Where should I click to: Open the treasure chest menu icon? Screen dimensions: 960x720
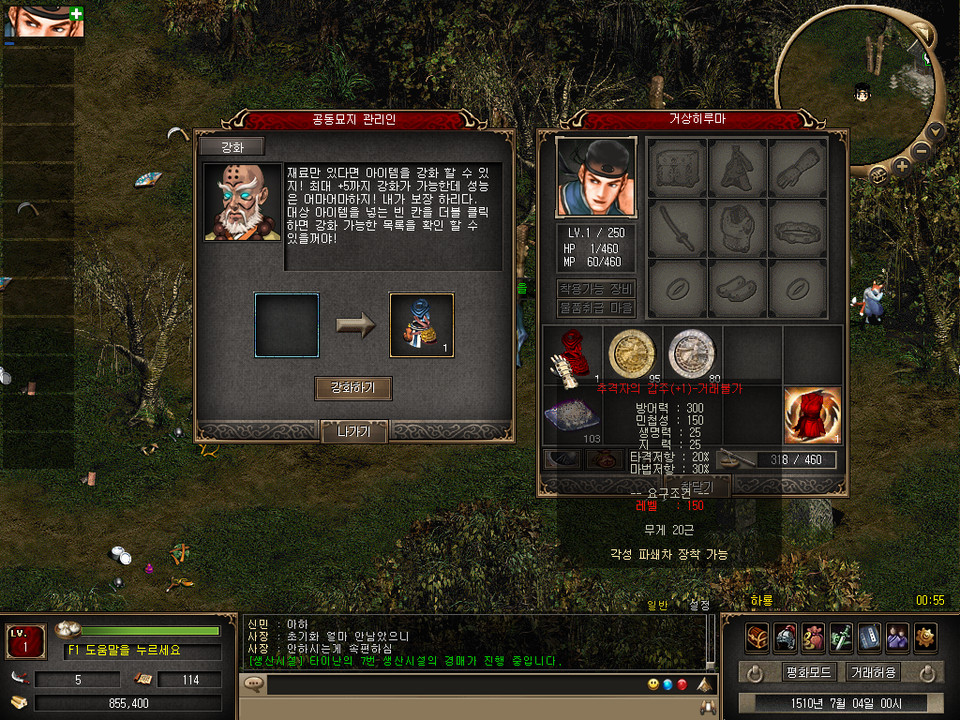(758, 637)
